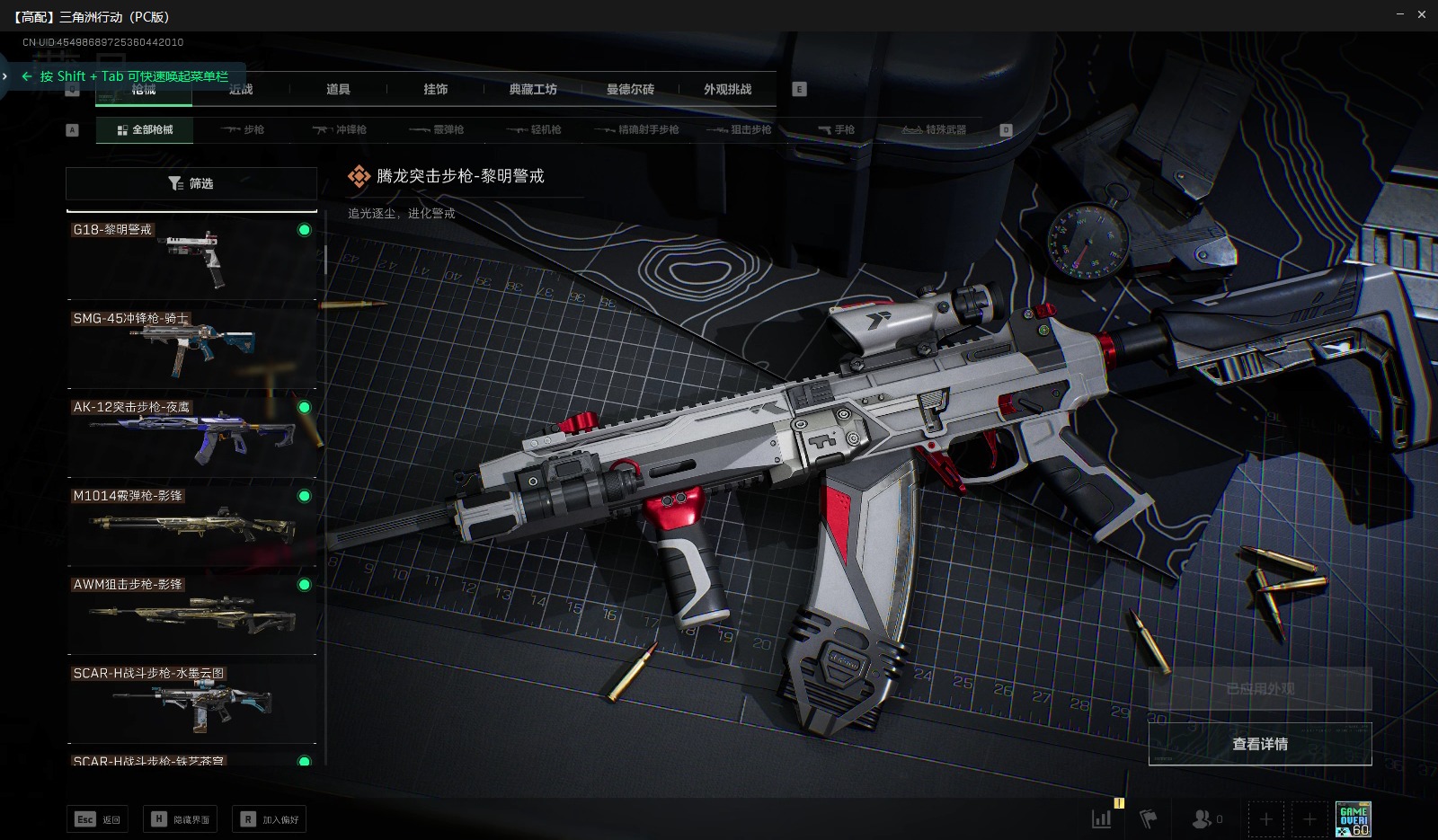Open the 外观挑战 tab
This screenshot has height=840, width=1438.
727,90
